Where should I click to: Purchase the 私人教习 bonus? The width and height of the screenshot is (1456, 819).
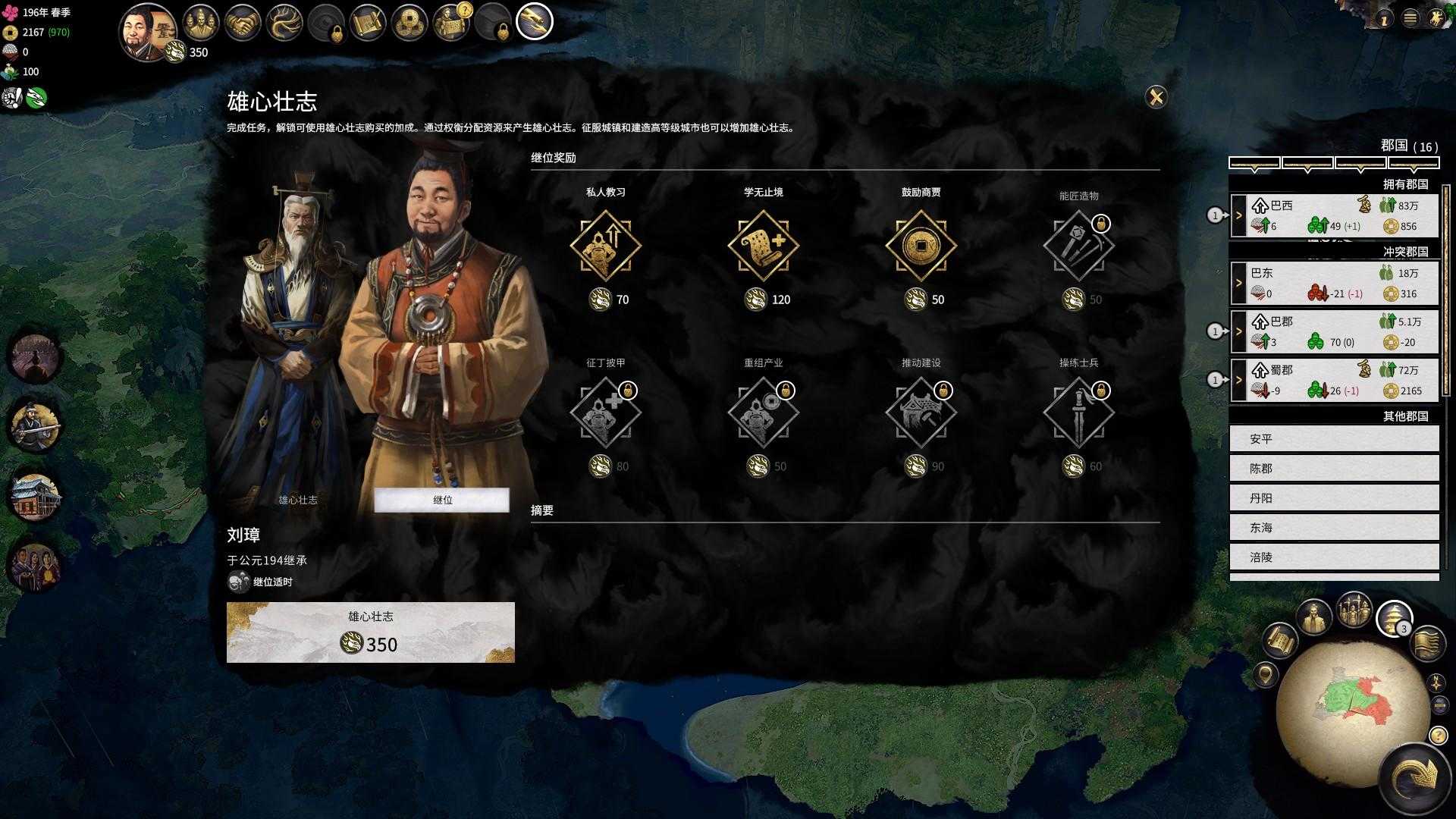tap(605, 246)
